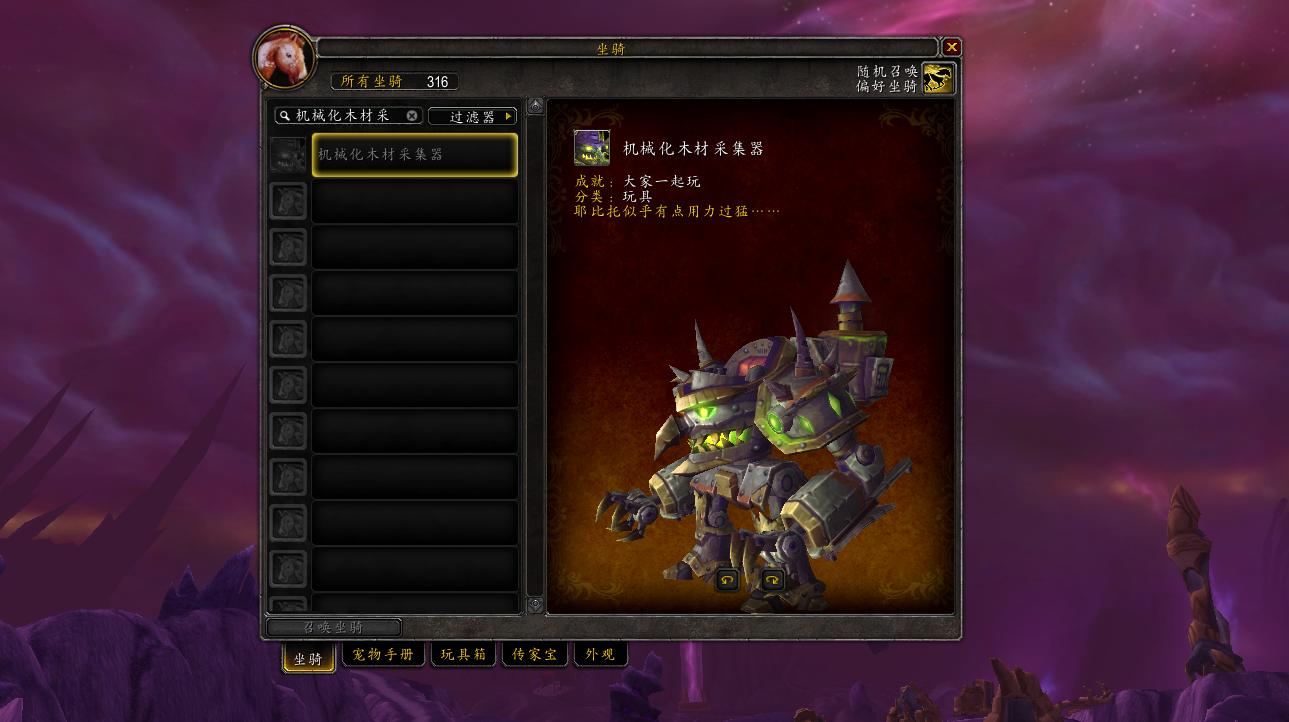Select the 机械化木材采集器 mount icon in detail panel
Viewport: 1289px width, 722px height.
click(593, 147)
